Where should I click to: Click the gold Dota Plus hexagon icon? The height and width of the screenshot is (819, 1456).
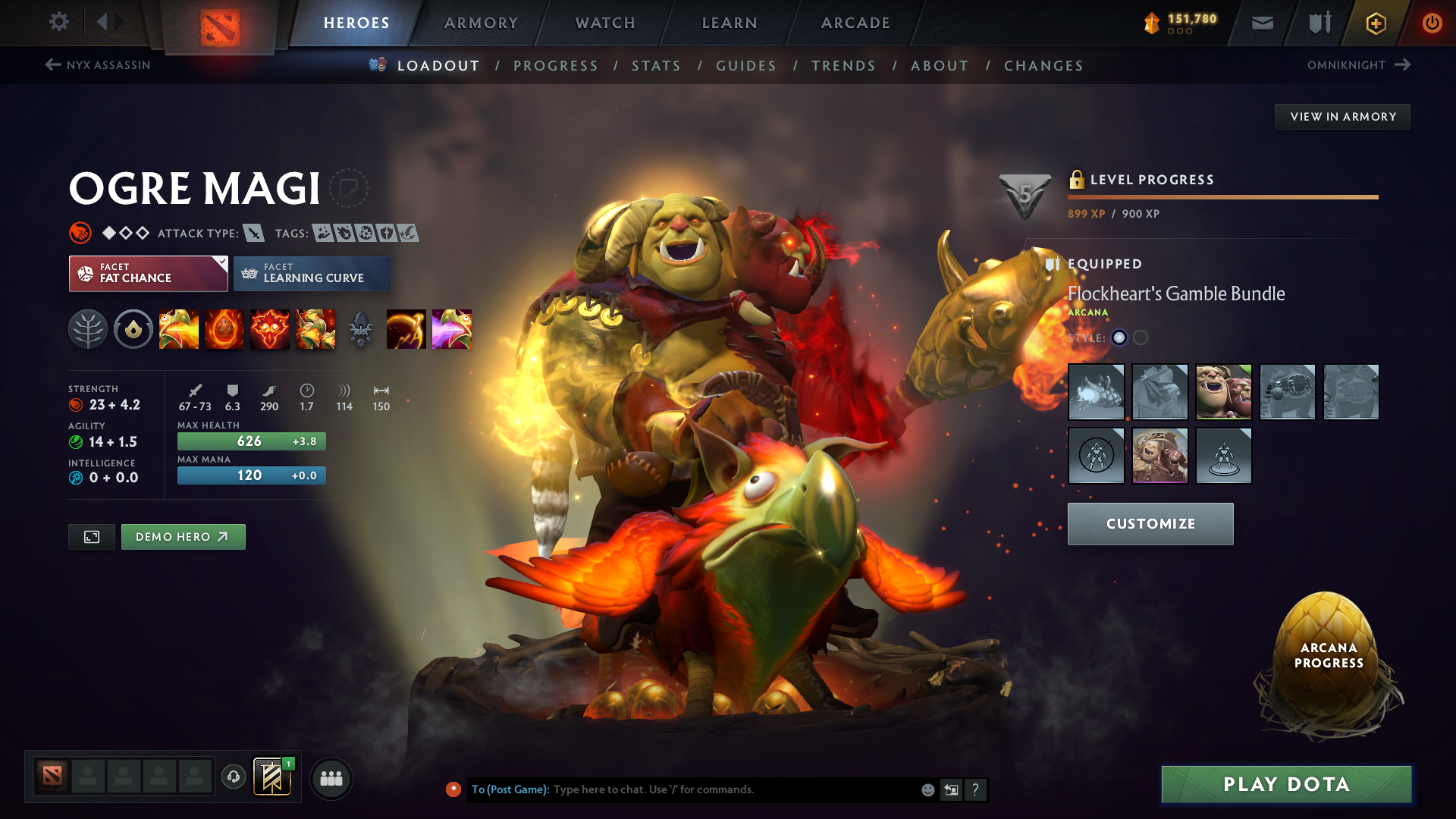1375,24
